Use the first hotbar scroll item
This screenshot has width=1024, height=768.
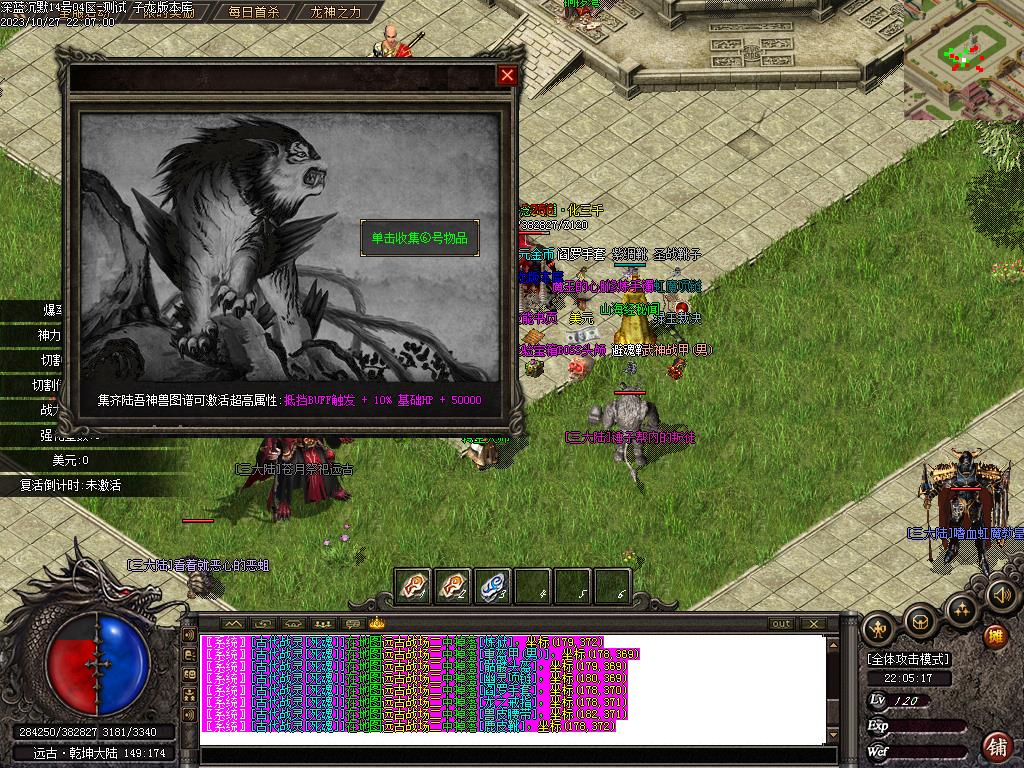pyautogui.click(x=414, y=586)
